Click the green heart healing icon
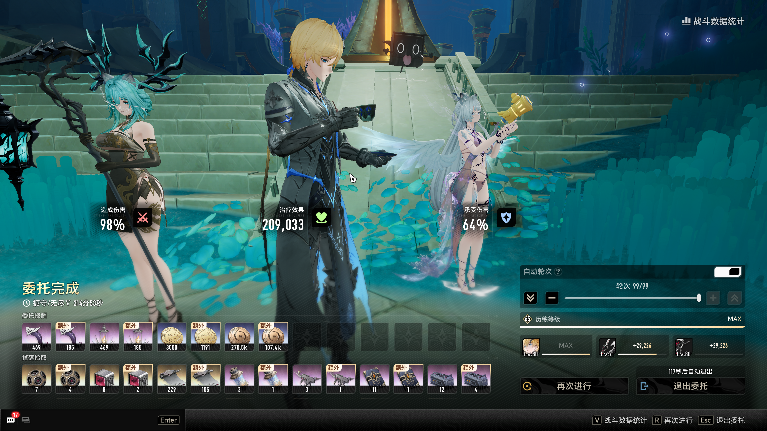The width and height of the screenshot is (767, 431). [320, 220]
